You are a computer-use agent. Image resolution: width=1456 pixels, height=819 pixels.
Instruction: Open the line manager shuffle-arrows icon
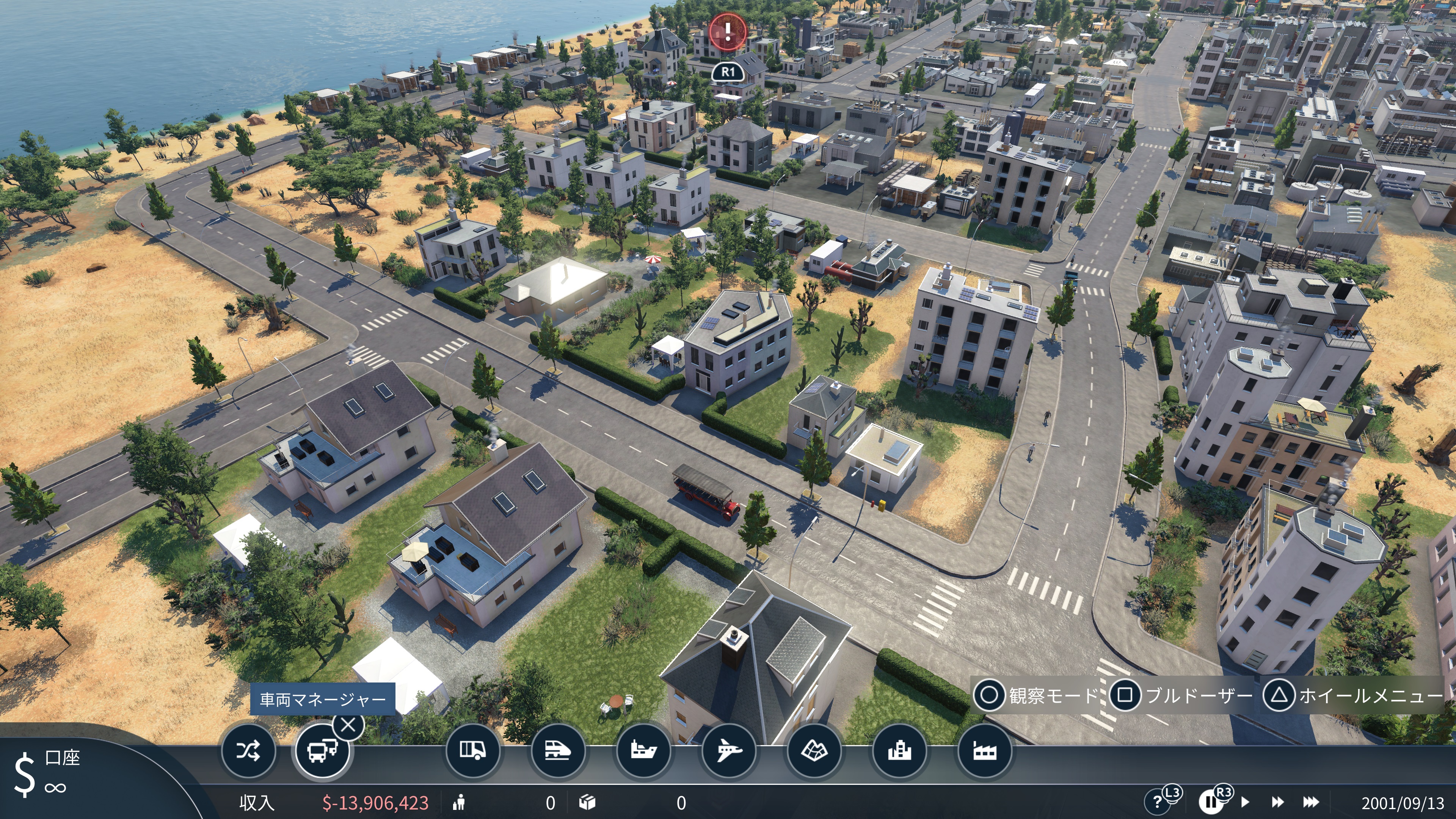[248, 751]
